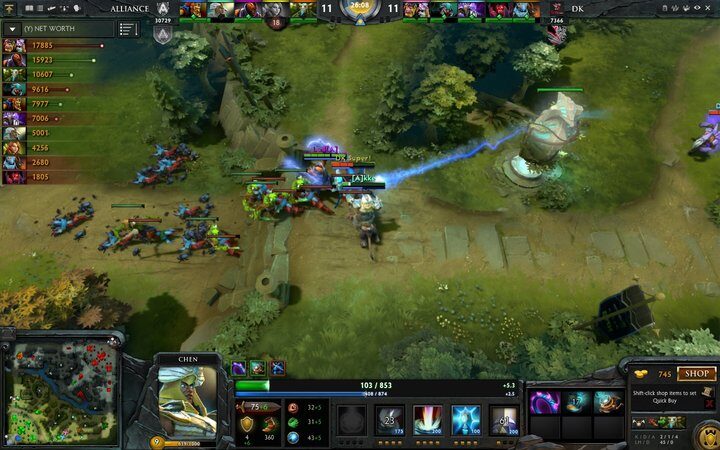The height and width of the screenshot is (450, 720).
Task: Use Chen's third ability with the blue glowing figure
Action: pos(466,419)
